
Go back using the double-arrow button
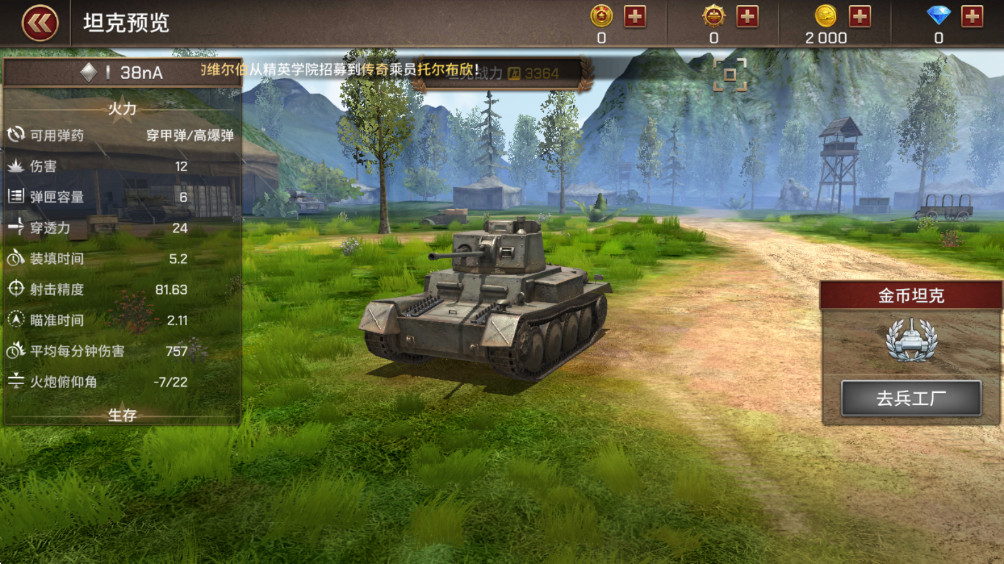coord(40,23)
